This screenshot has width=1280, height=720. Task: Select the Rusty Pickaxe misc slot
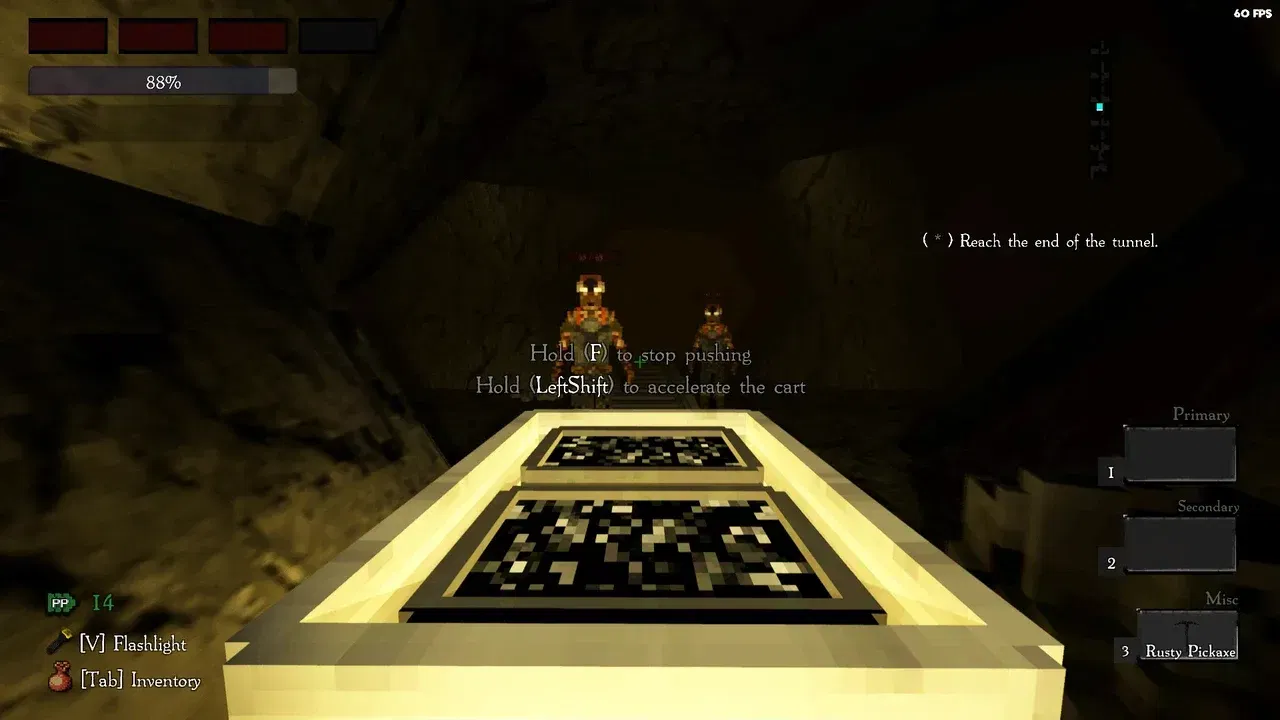[1187, 636]
